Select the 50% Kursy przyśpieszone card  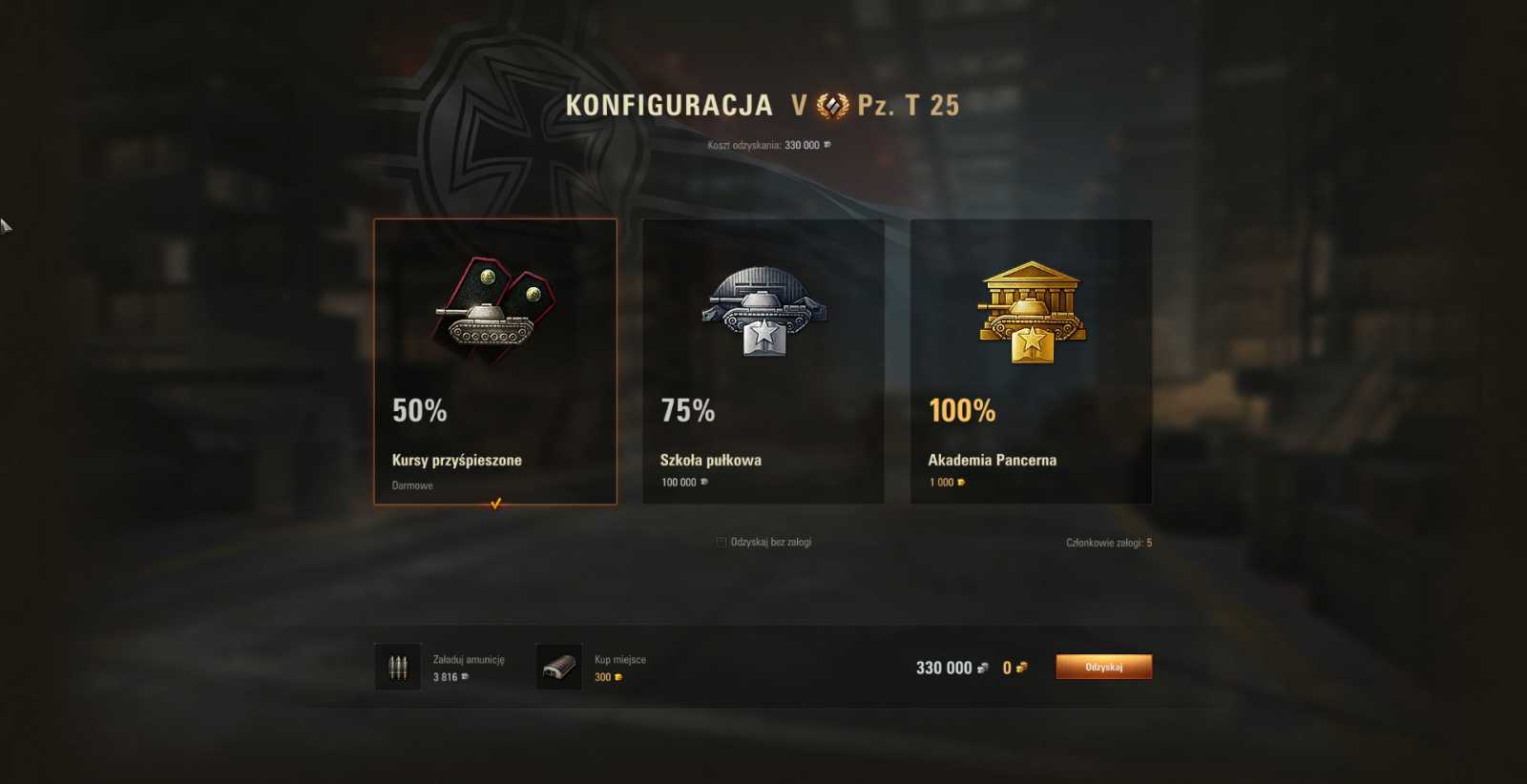point(493,362)
